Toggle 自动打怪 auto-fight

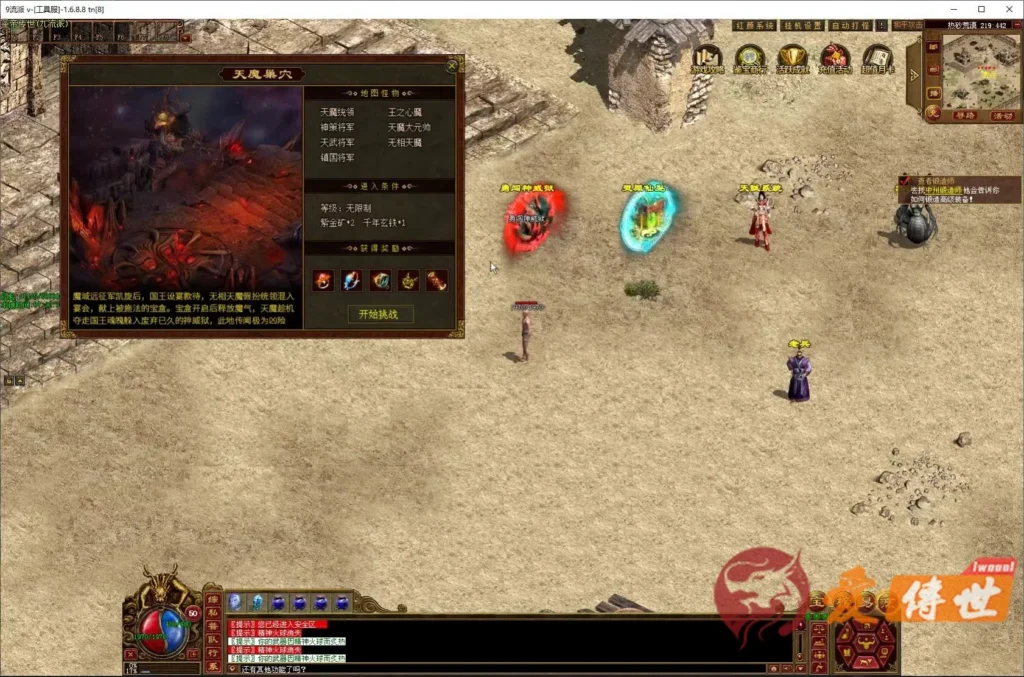pyautogui.click(x=850, y=25)
